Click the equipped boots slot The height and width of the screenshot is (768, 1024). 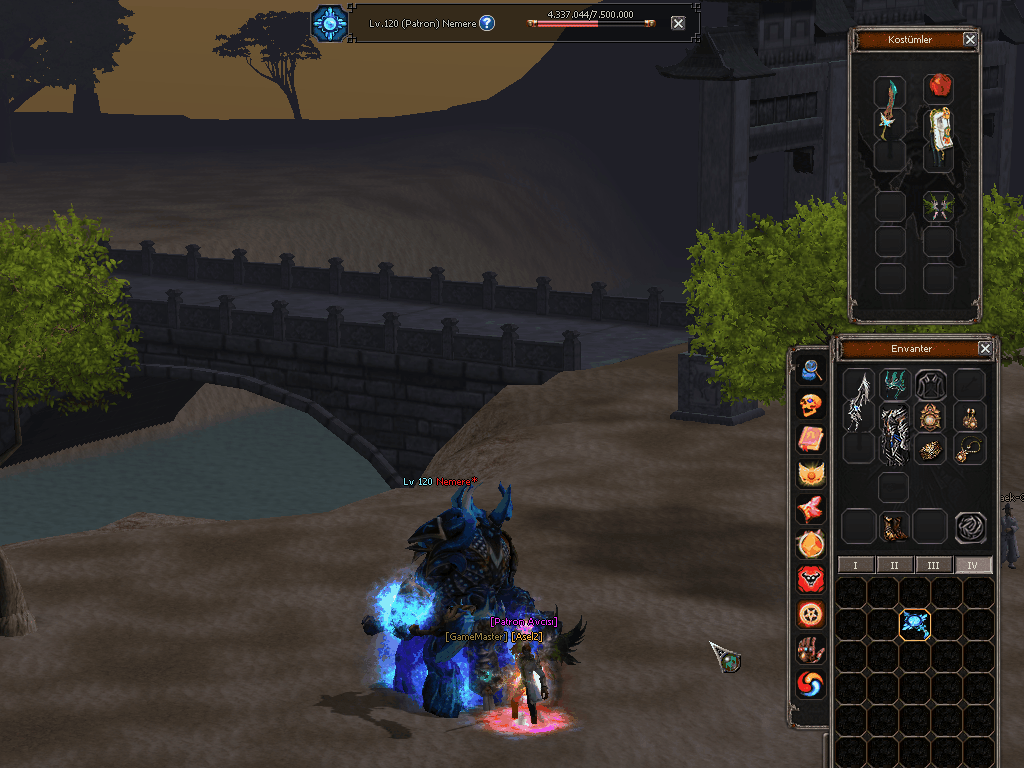coord(893,527)
